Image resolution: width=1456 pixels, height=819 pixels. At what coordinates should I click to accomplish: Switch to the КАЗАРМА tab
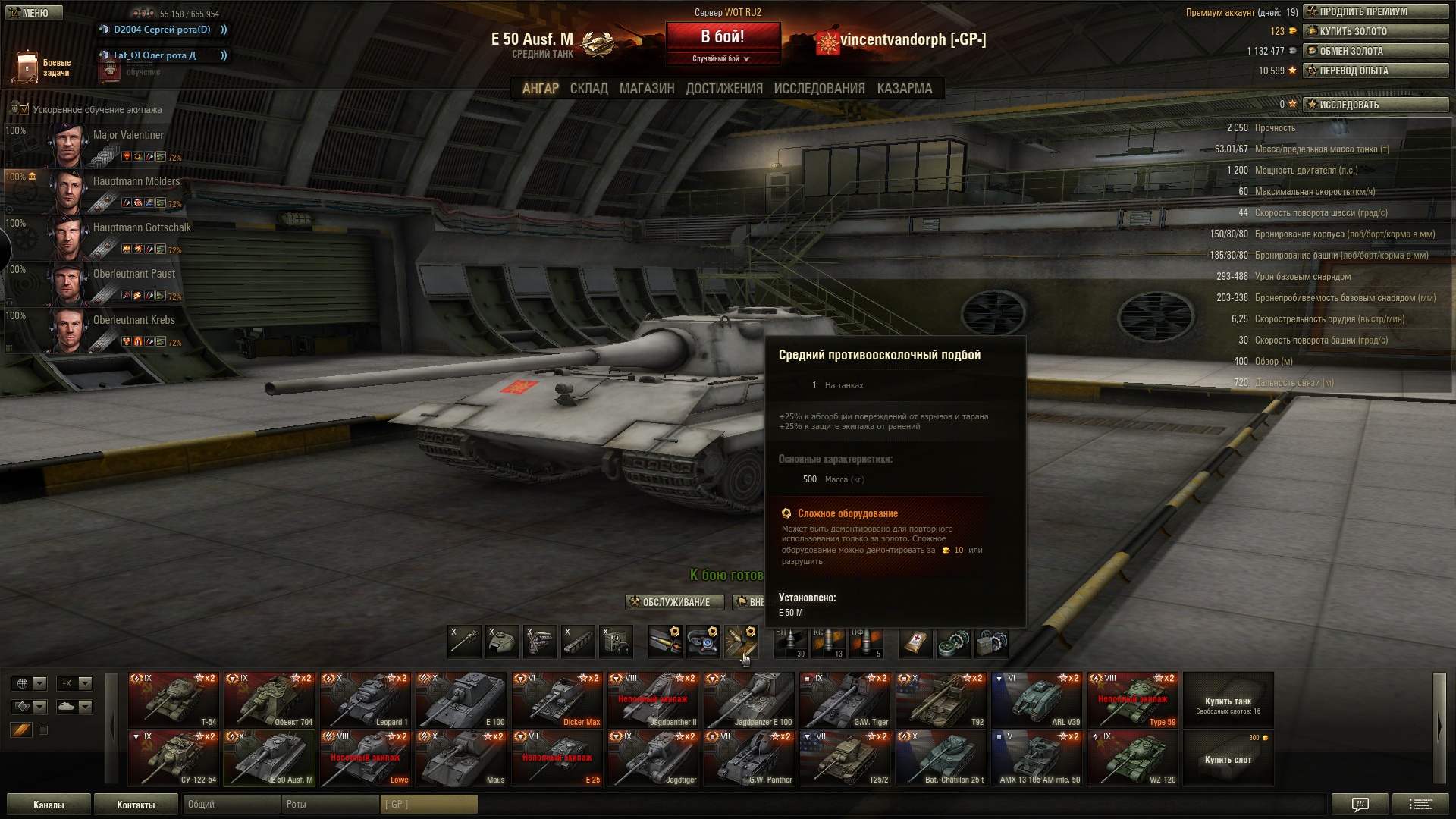(x=904, y=89)
